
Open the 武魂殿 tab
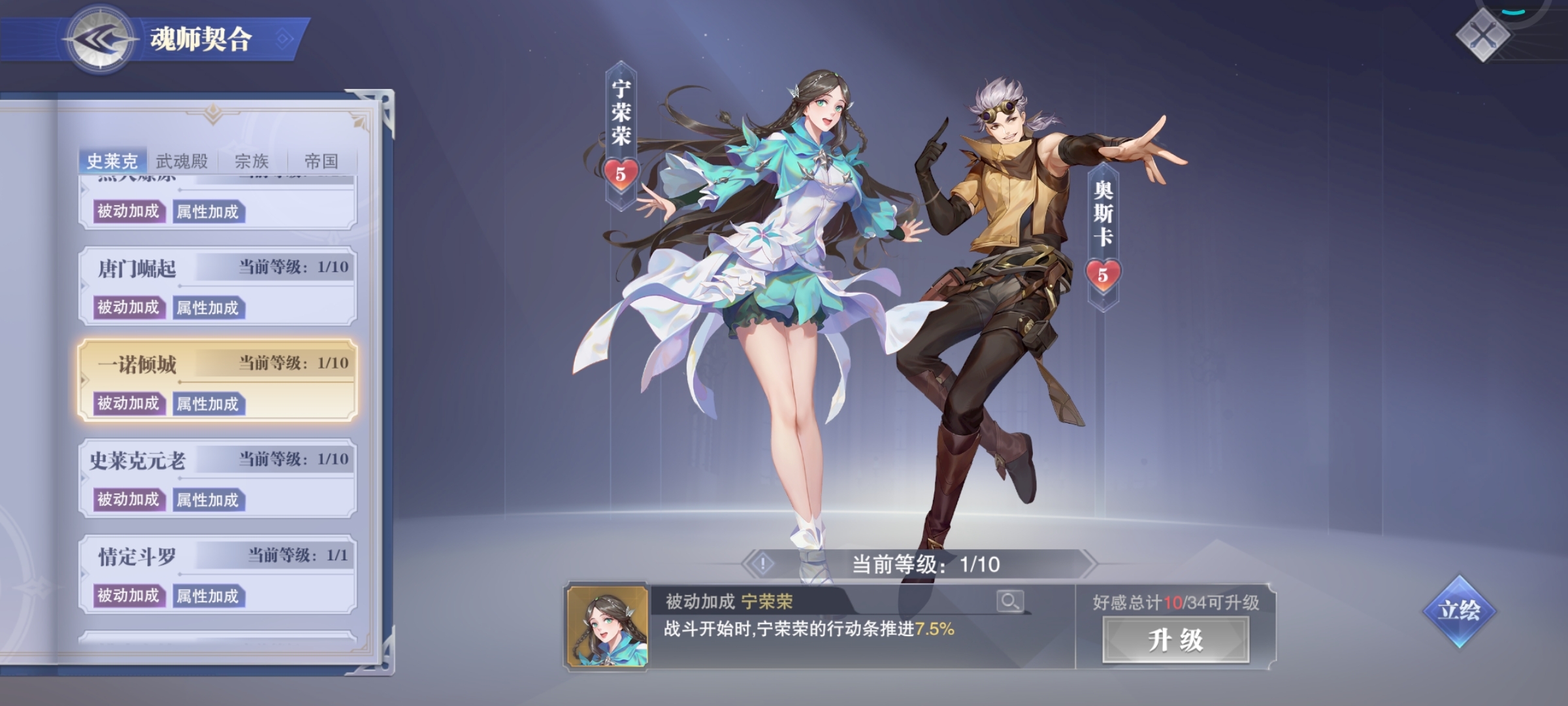tap(182, 161)
